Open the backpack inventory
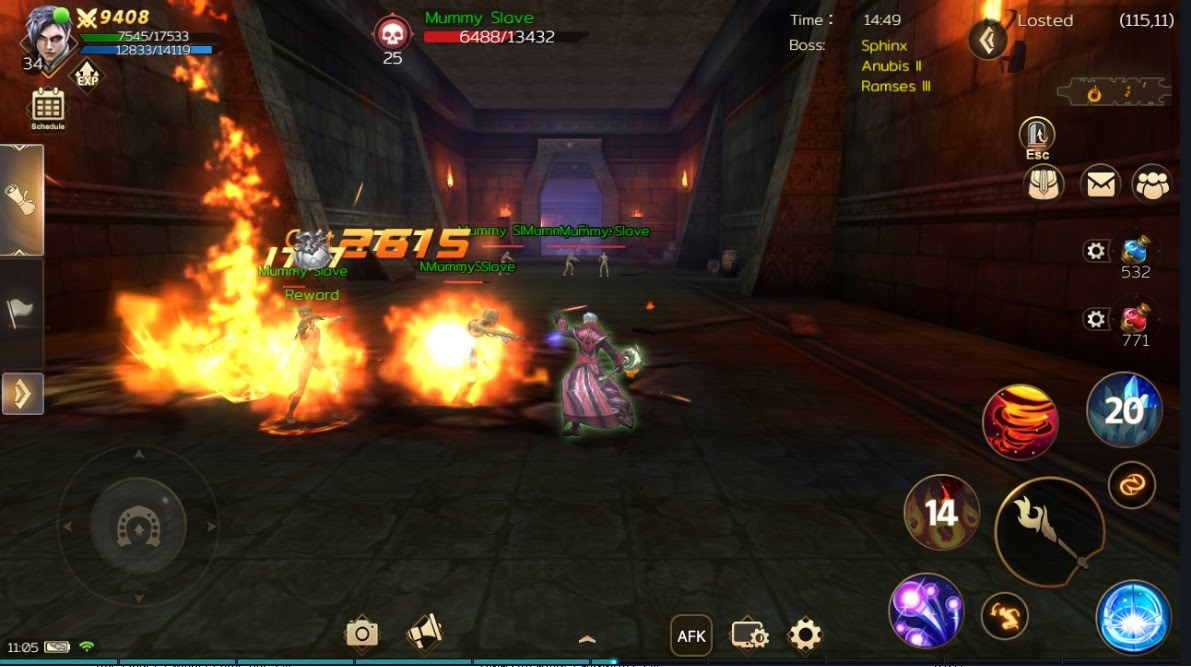Viewport: 1191px width, 667px height. pyautogui.click(x=1043, y=184)
